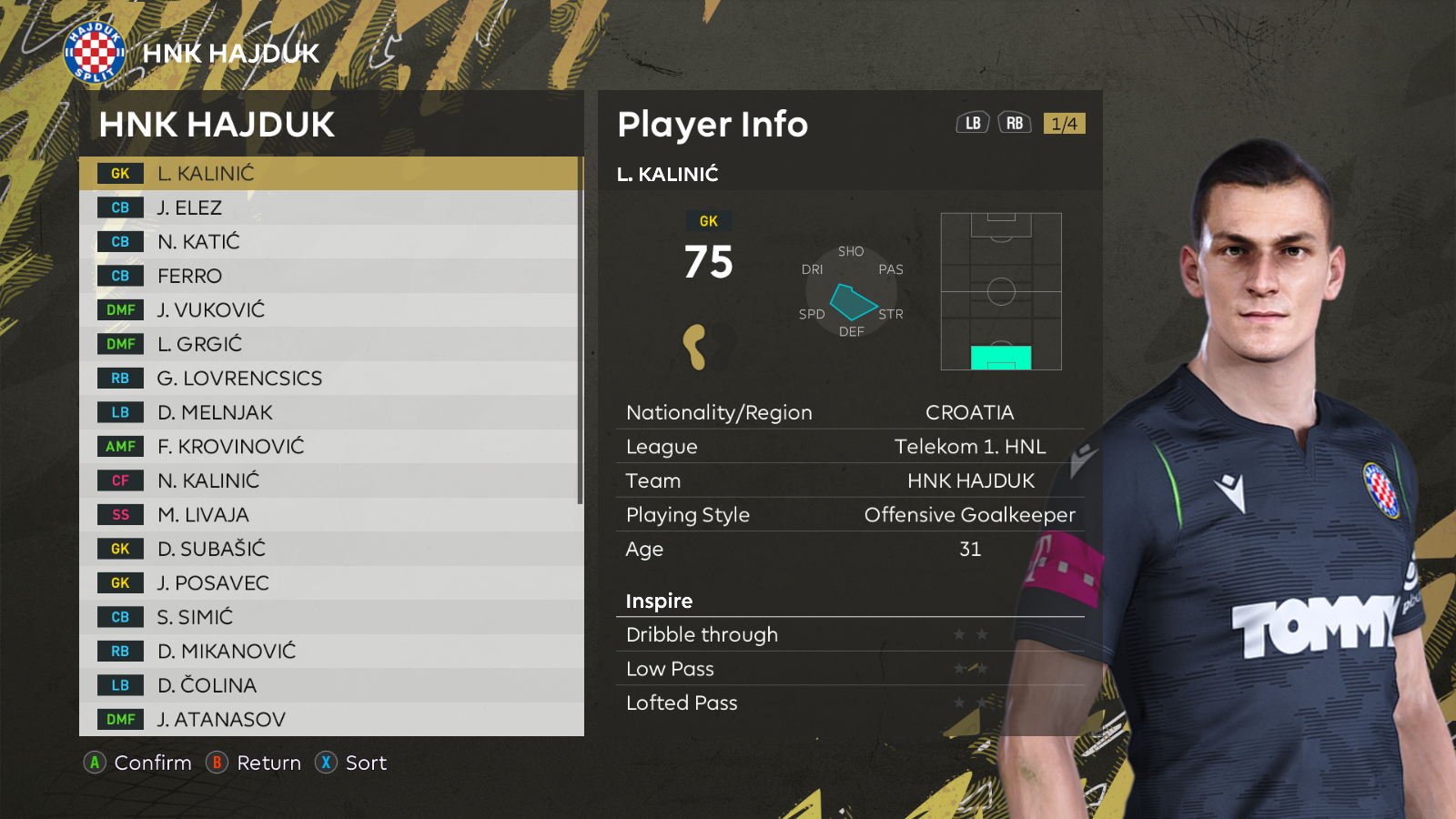Image resolution: width=1456 pixels, height=819 pixels.
Task: Select N. Katić from the squad list
Action: (329, 242)
